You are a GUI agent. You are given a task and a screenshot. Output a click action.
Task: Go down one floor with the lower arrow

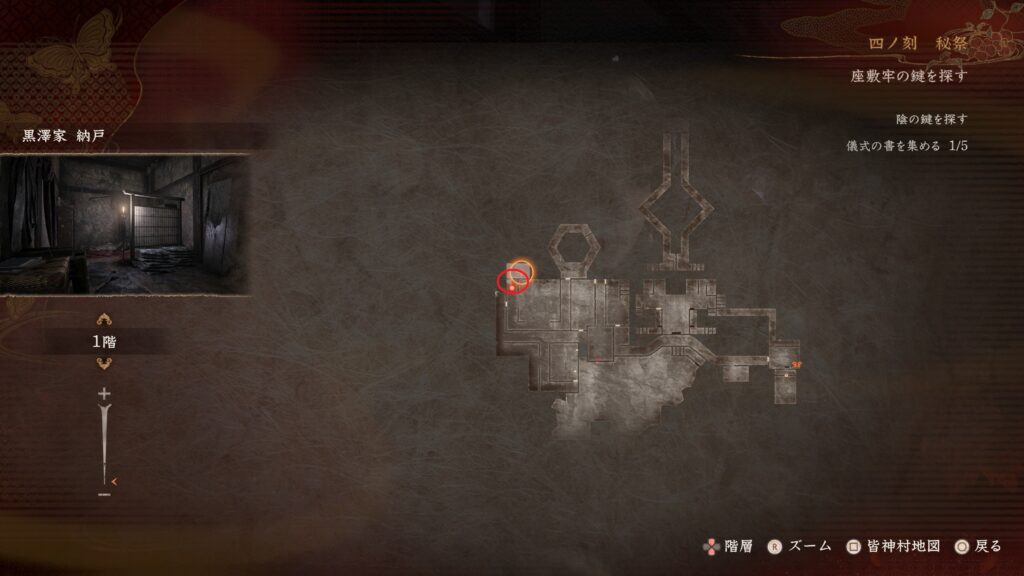(x=104, y=363)
